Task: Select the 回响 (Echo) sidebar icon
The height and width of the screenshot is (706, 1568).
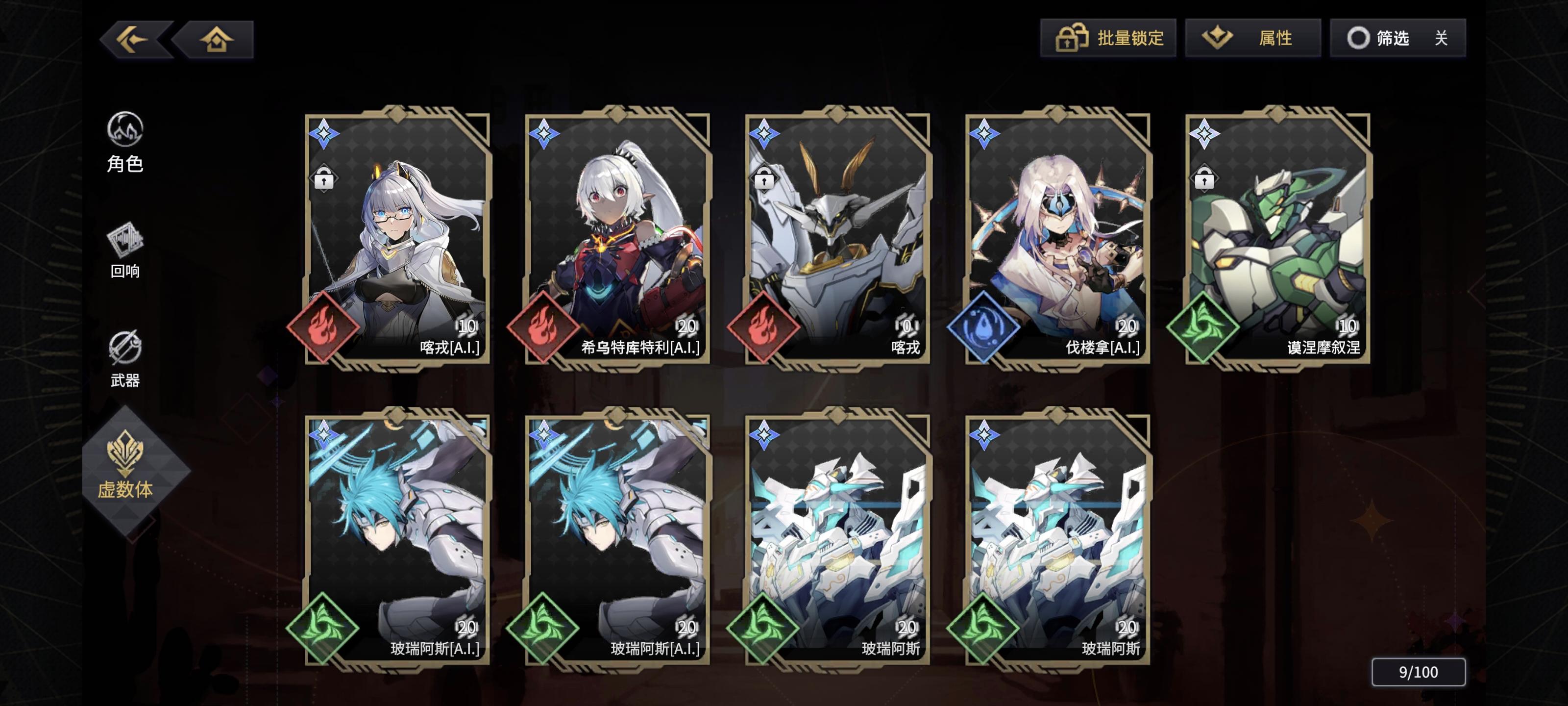Action: 126,251
